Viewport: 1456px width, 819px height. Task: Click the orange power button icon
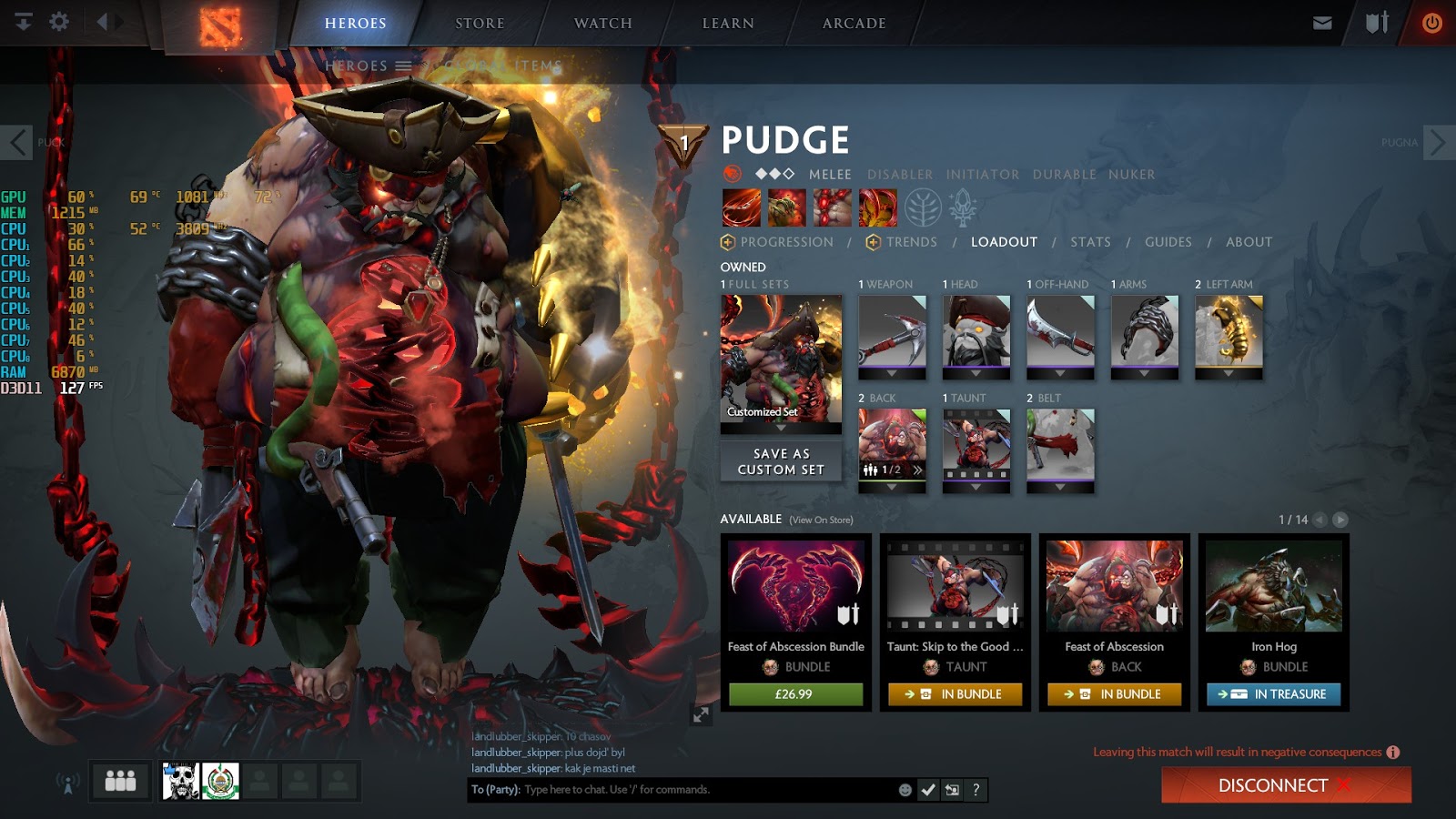1431,21
